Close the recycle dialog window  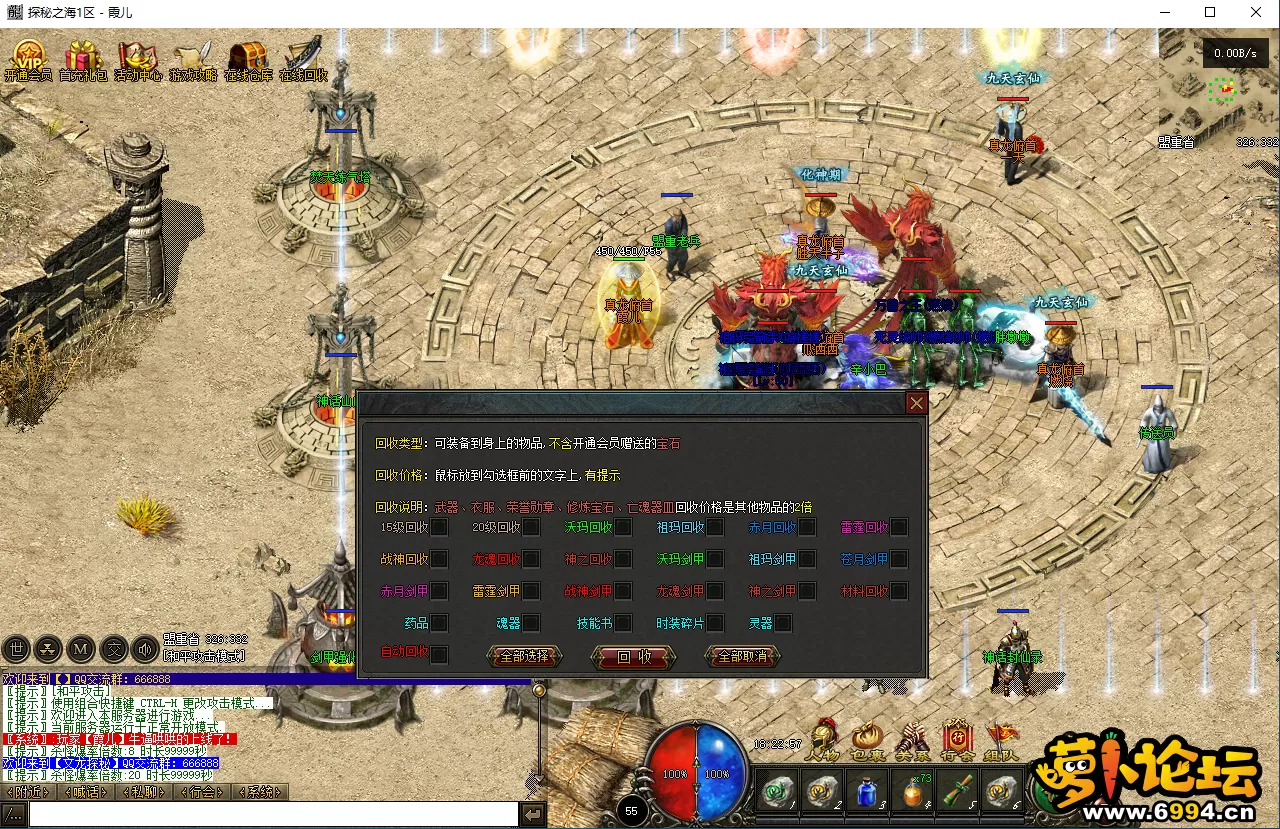(x=916, y=403)
